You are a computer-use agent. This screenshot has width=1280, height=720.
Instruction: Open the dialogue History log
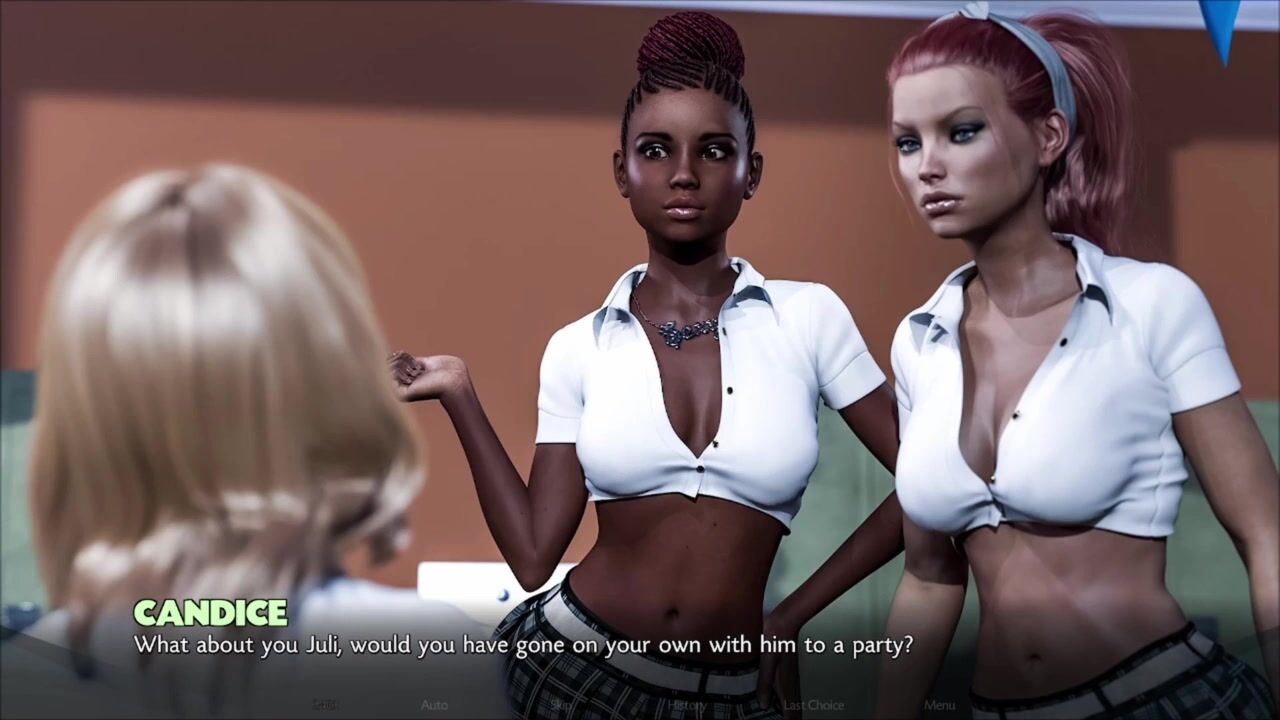tap(687, 705)
